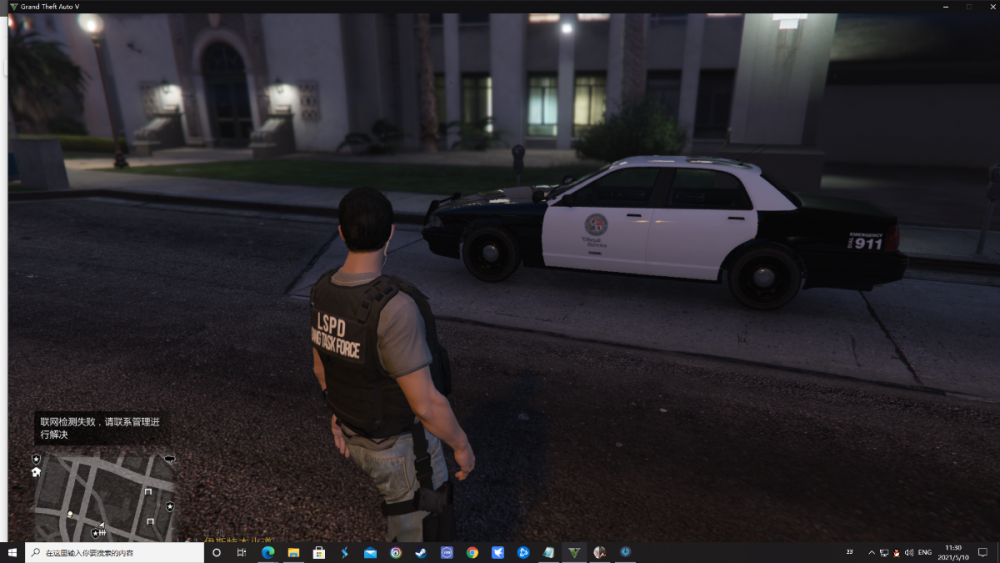
Task: Click the minimap in the corner
Action: 104,495
